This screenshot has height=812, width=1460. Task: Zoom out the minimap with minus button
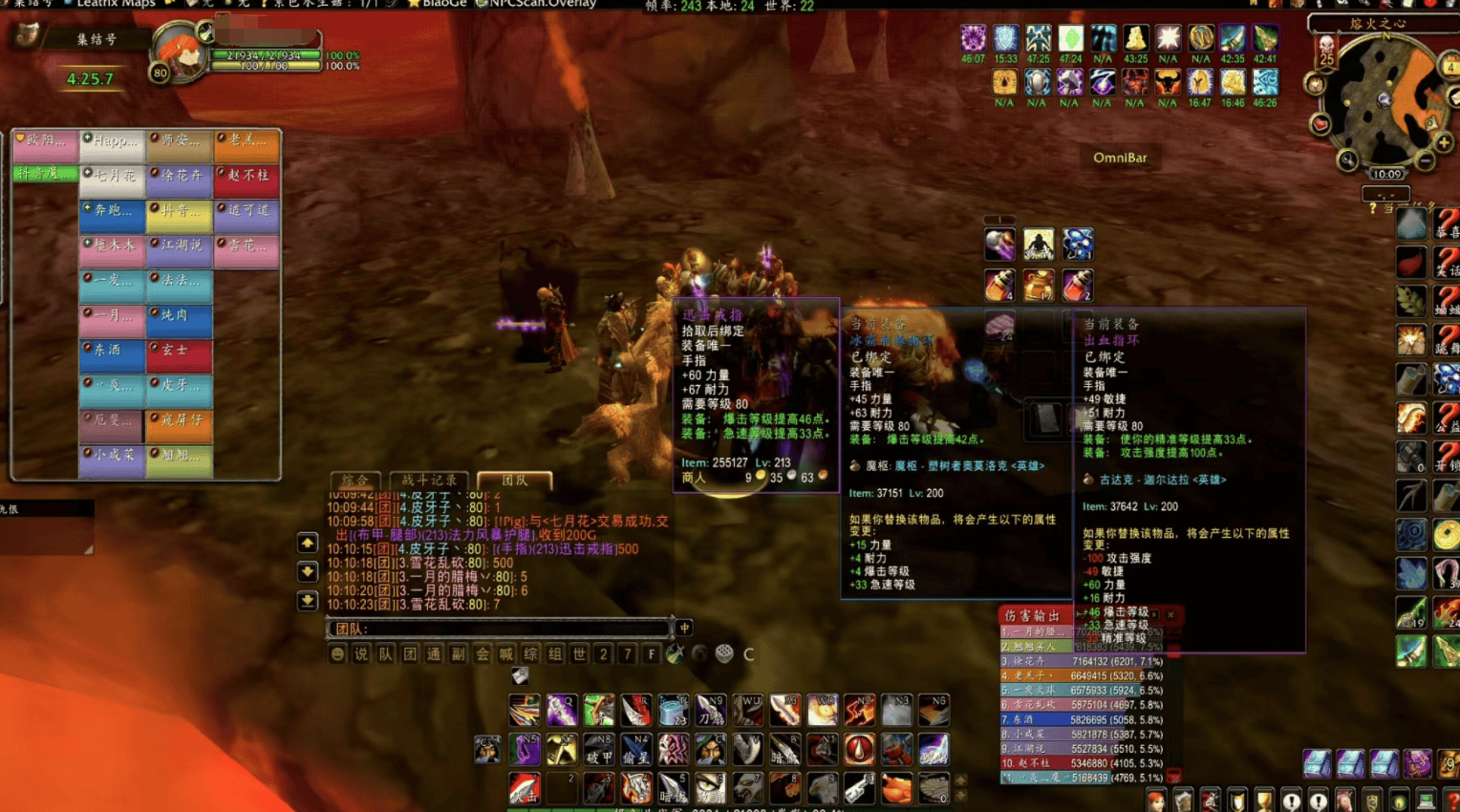click(1425, 161)
